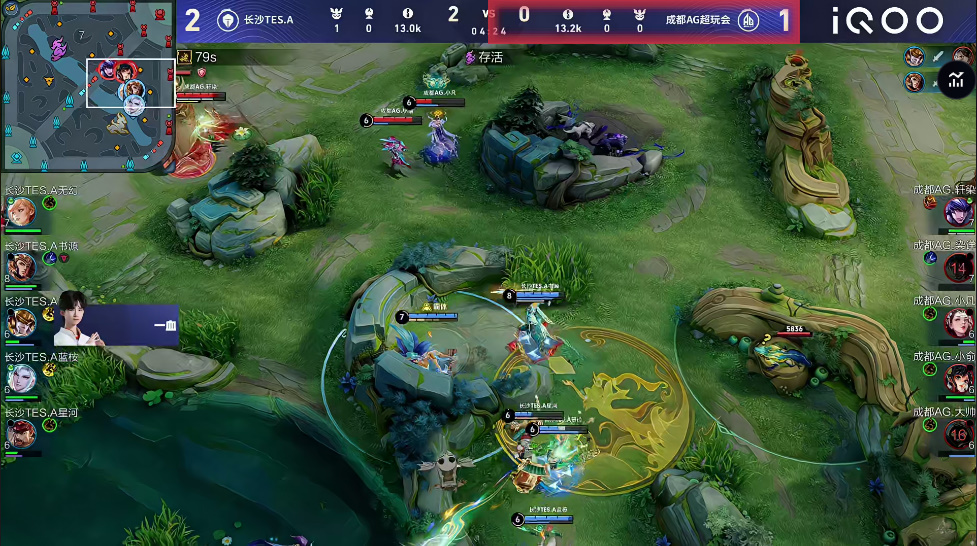Screen dimensions: 977x546
Task: Select 成都AG.轩染's hero portrait
Action: 959,211
